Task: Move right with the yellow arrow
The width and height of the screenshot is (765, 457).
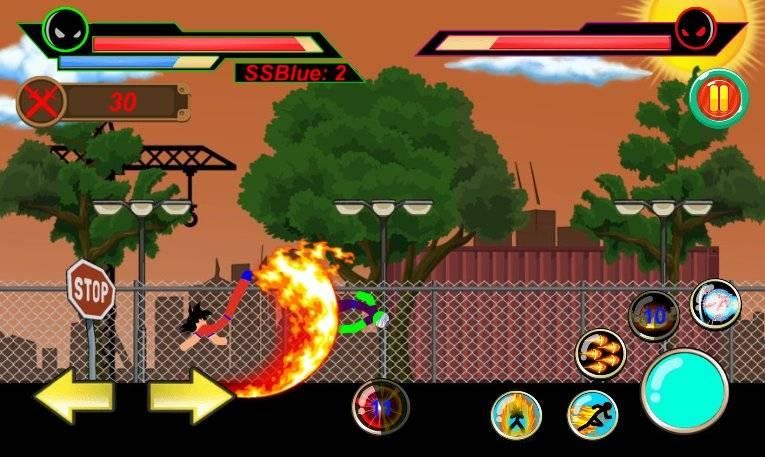Action: pos(191,400)
